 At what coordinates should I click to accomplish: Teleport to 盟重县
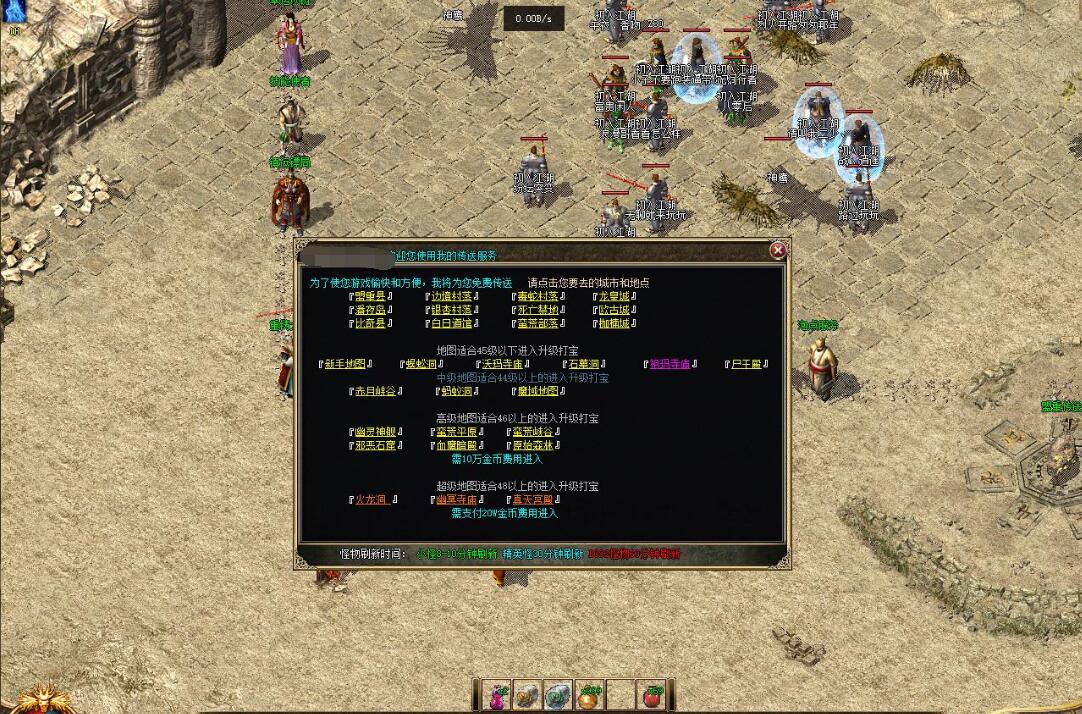370,296
